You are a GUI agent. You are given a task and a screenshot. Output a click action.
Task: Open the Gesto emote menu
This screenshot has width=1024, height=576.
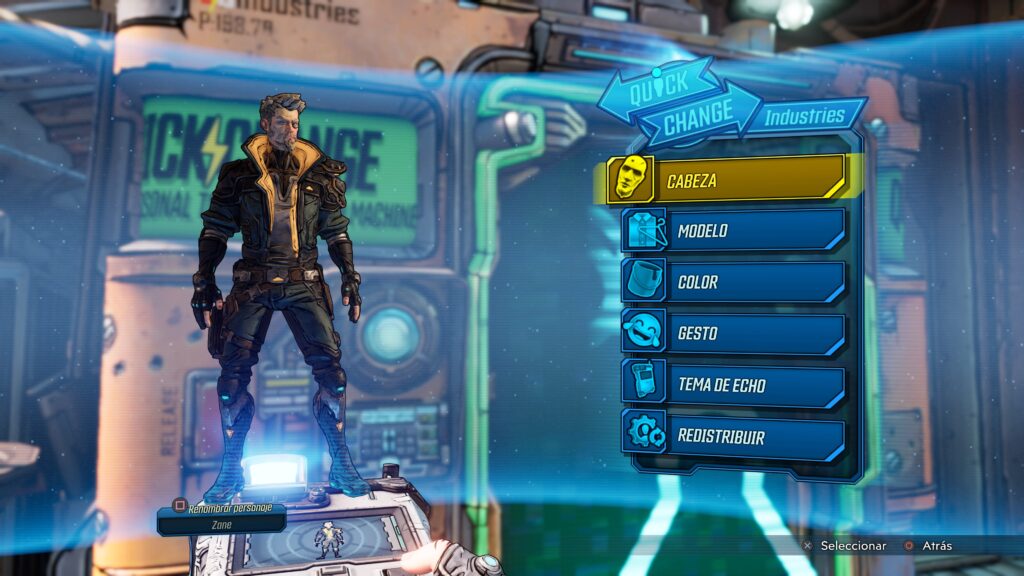733,333
